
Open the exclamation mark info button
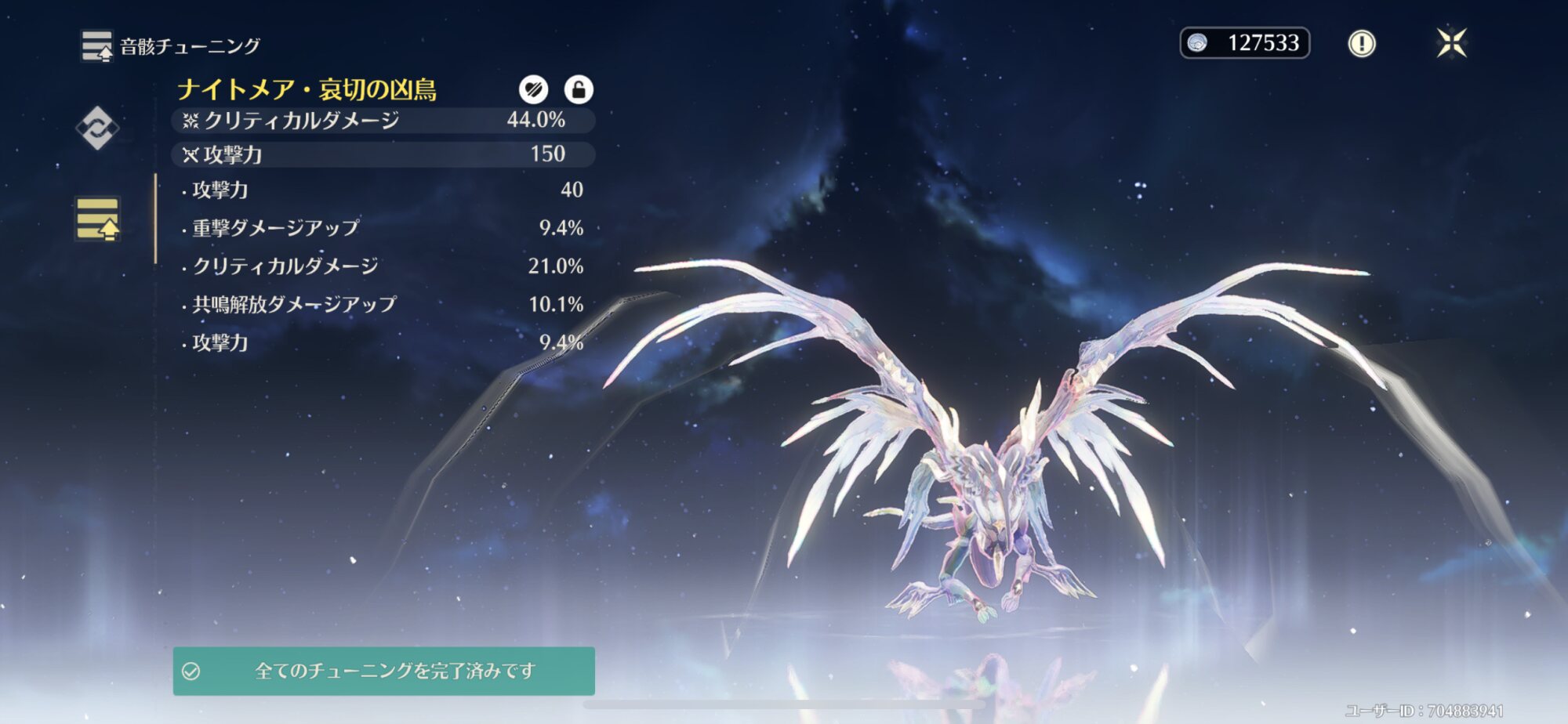pos(1361,43)
